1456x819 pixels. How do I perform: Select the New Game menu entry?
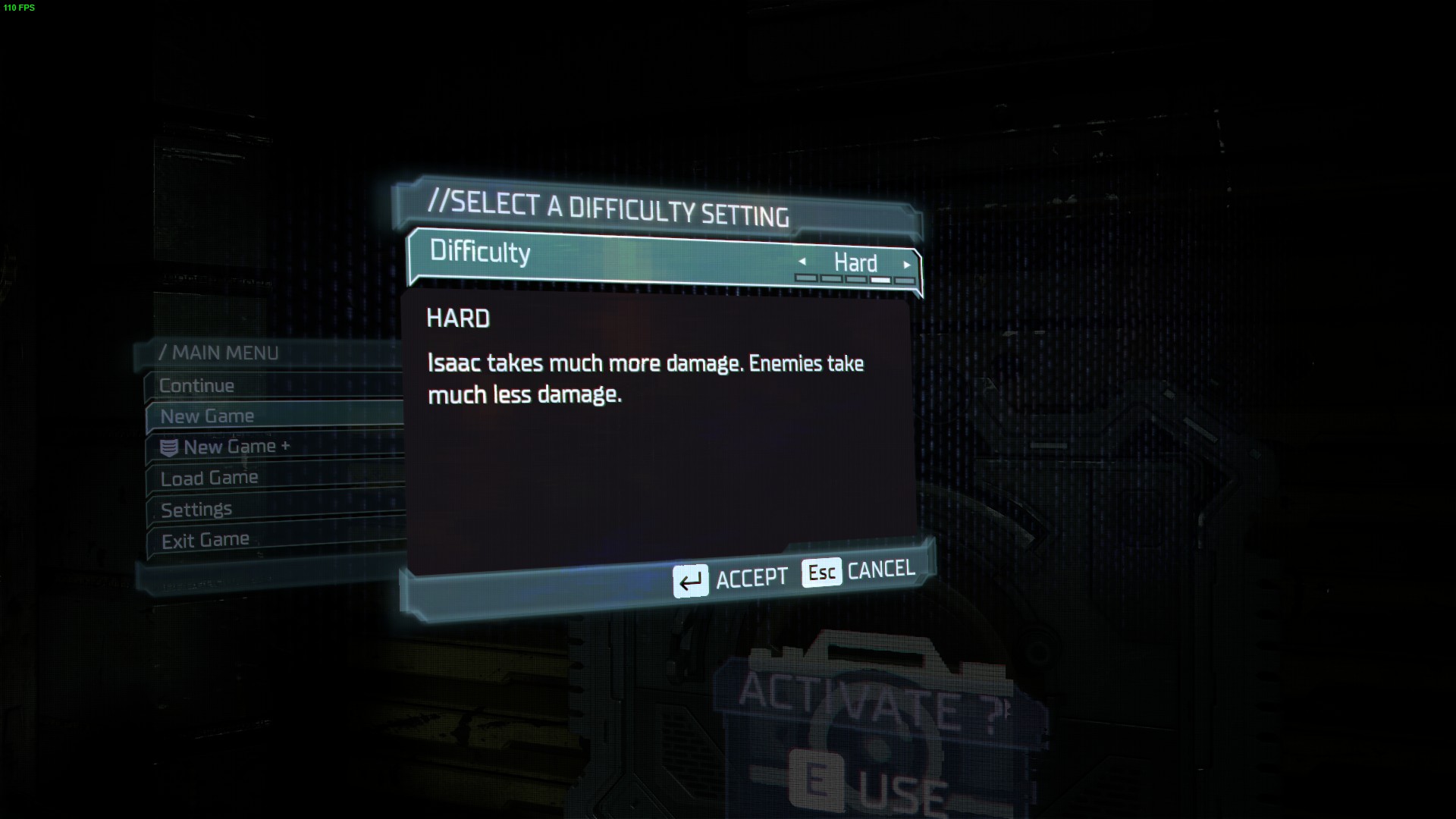tap(208, 416)
